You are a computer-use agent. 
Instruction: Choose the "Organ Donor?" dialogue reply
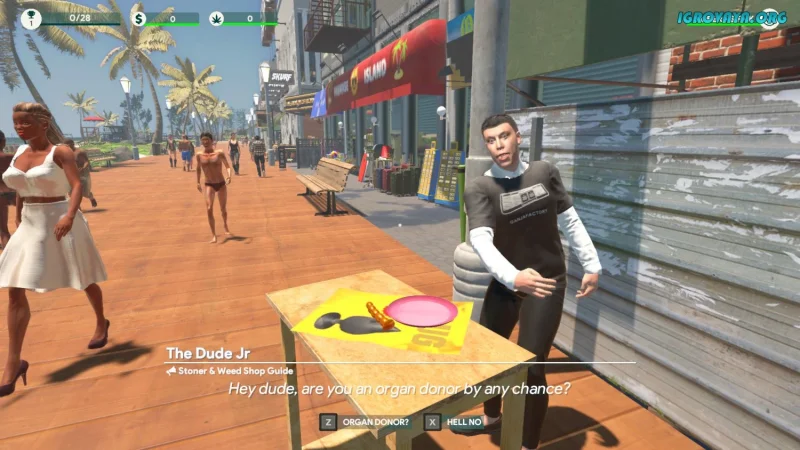(x=375, y=422)
